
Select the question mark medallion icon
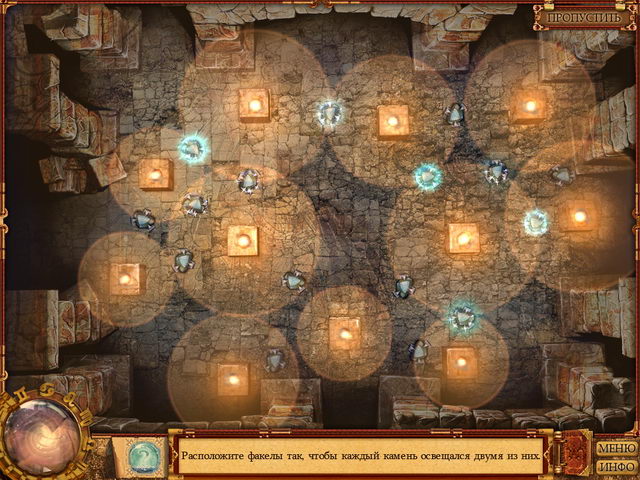click(141, 455)
